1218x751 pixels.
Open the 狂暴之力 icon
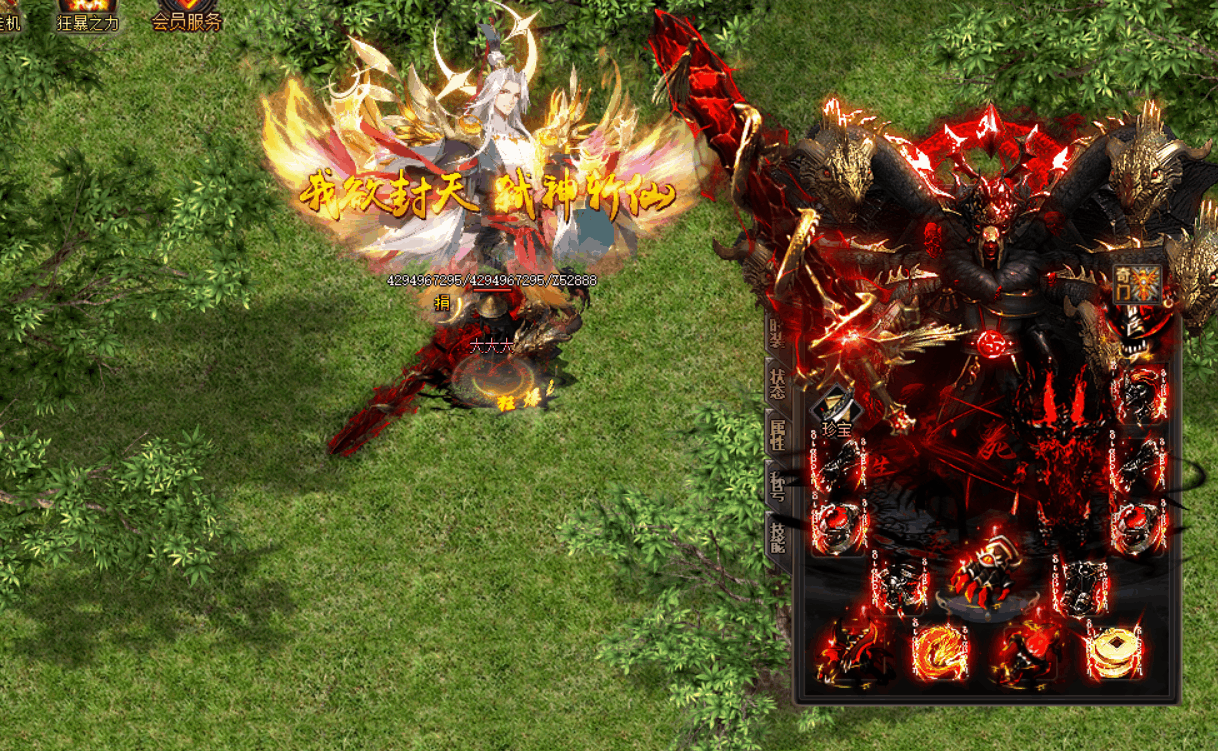tap(88, 15)
